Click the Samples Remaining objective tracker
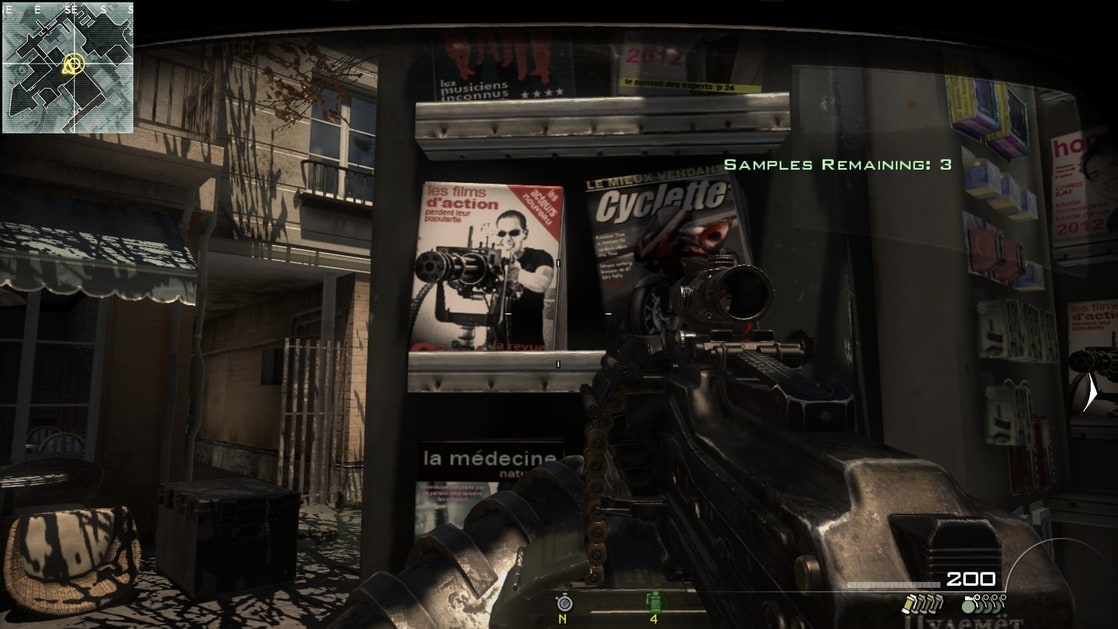 [x=837, y=164]
